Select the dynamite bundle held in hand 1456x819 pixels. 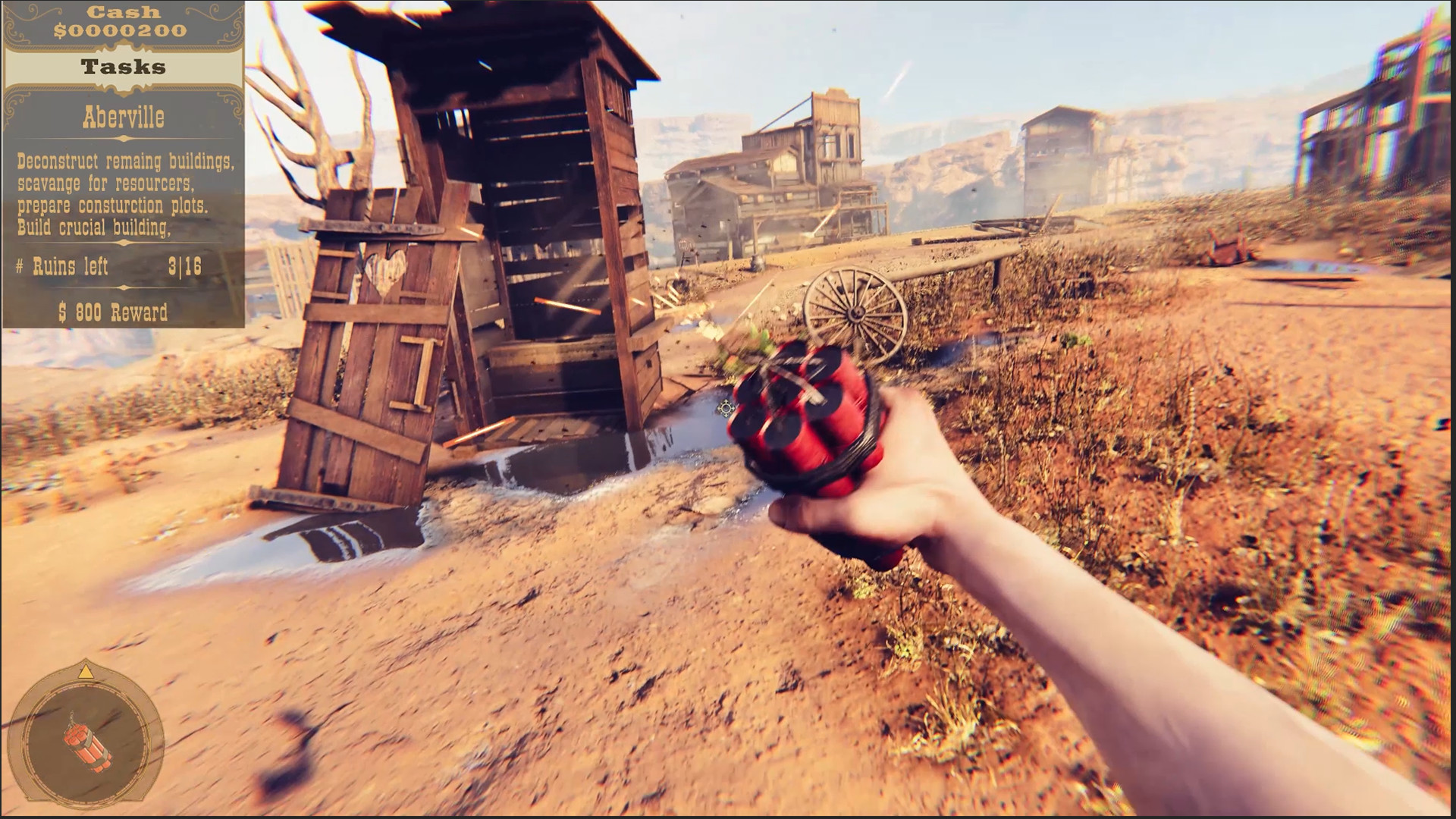[804, 417]
